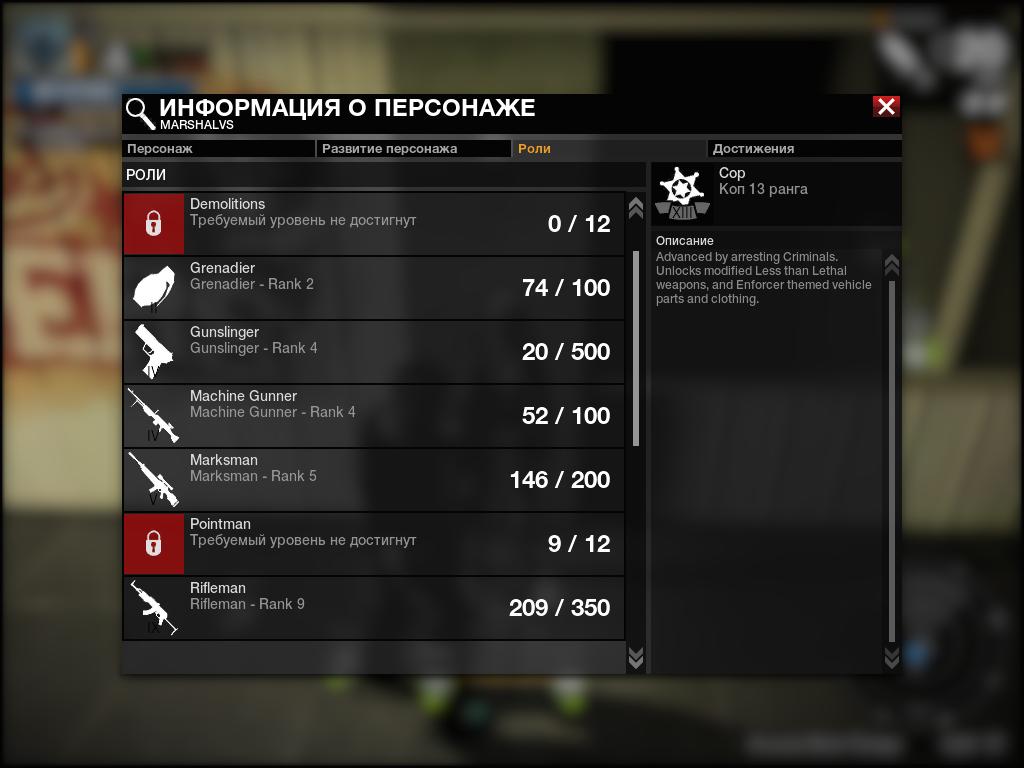Image resolution: width=1024 pixels, height=768 pixels.
Task: Select the Gunslinger role entry
Action: (373, 352)
